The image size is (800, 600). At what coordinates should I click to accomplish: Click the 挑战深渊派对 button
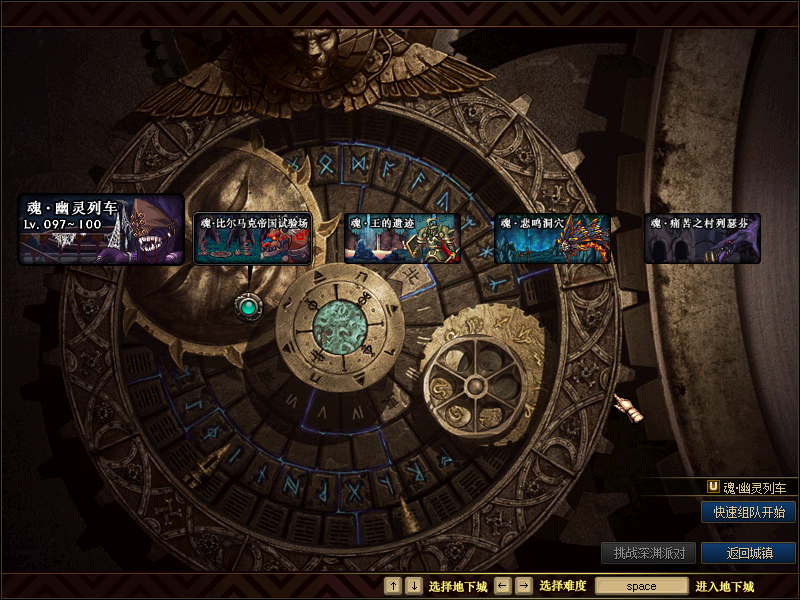[x=648, y=553]
